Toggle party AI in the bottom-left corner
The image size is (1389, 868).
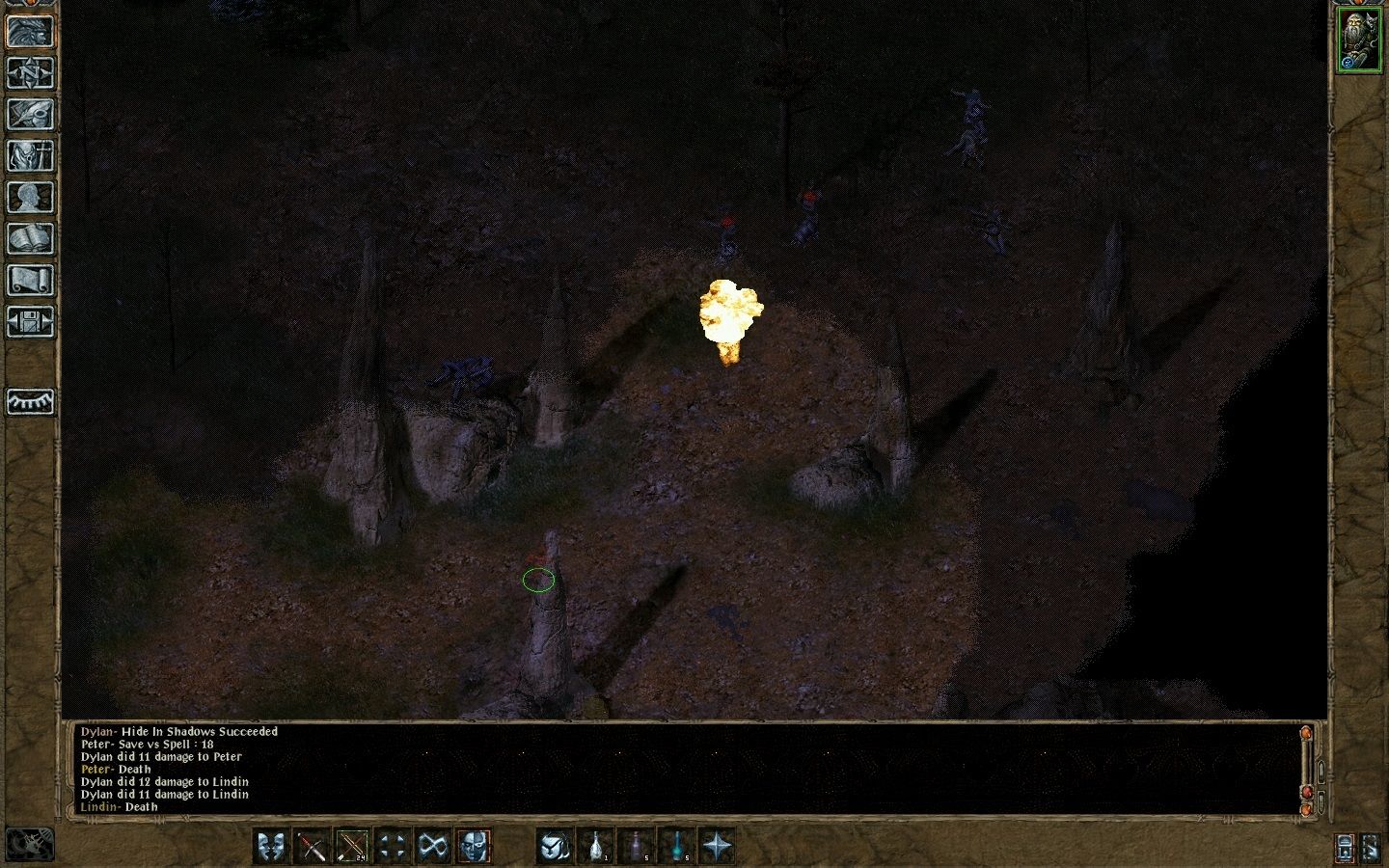point(29,846)
